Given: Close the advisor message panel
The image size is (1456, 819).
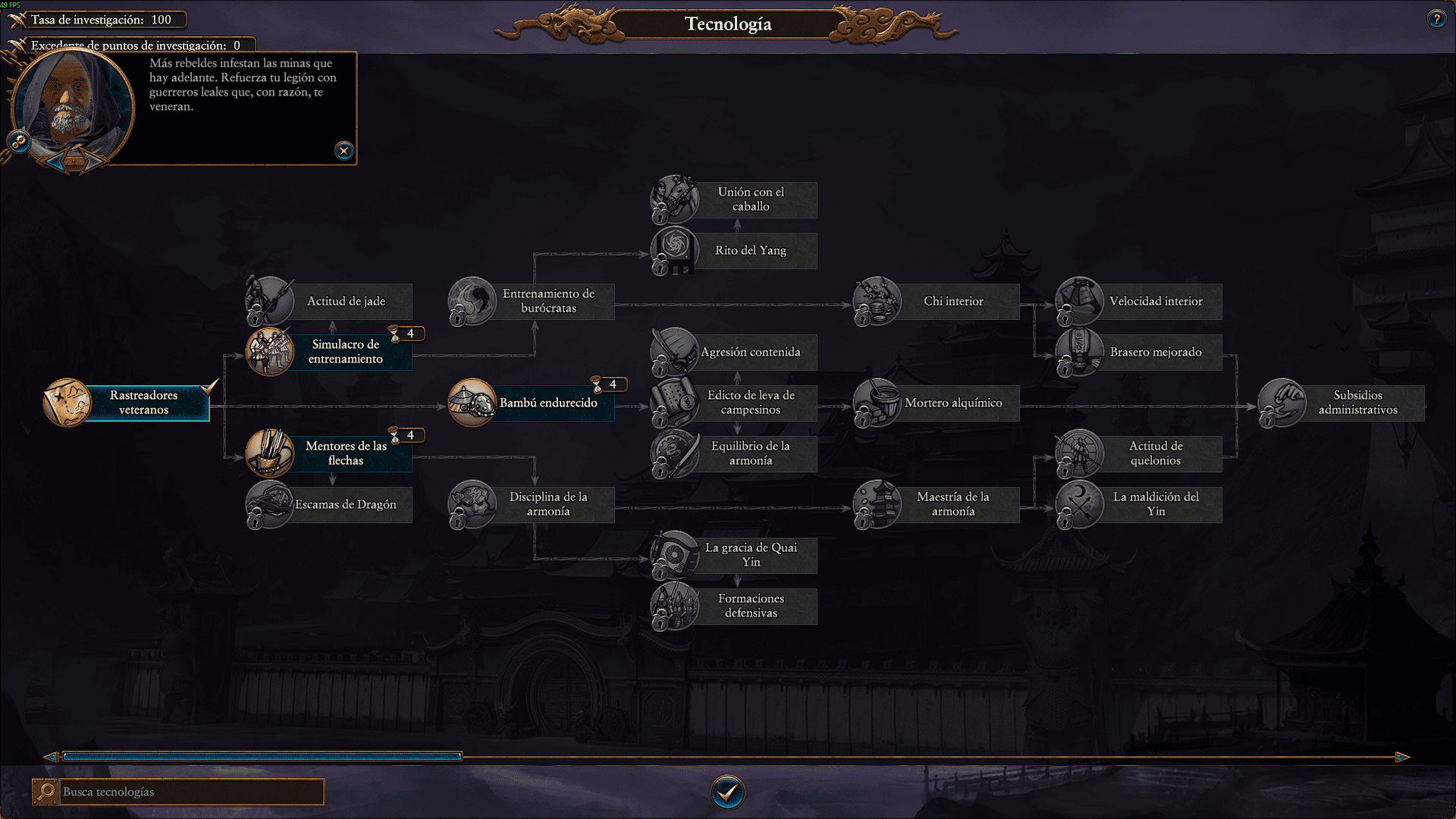Looking at the screenshot, I should (x=344, y=151).
